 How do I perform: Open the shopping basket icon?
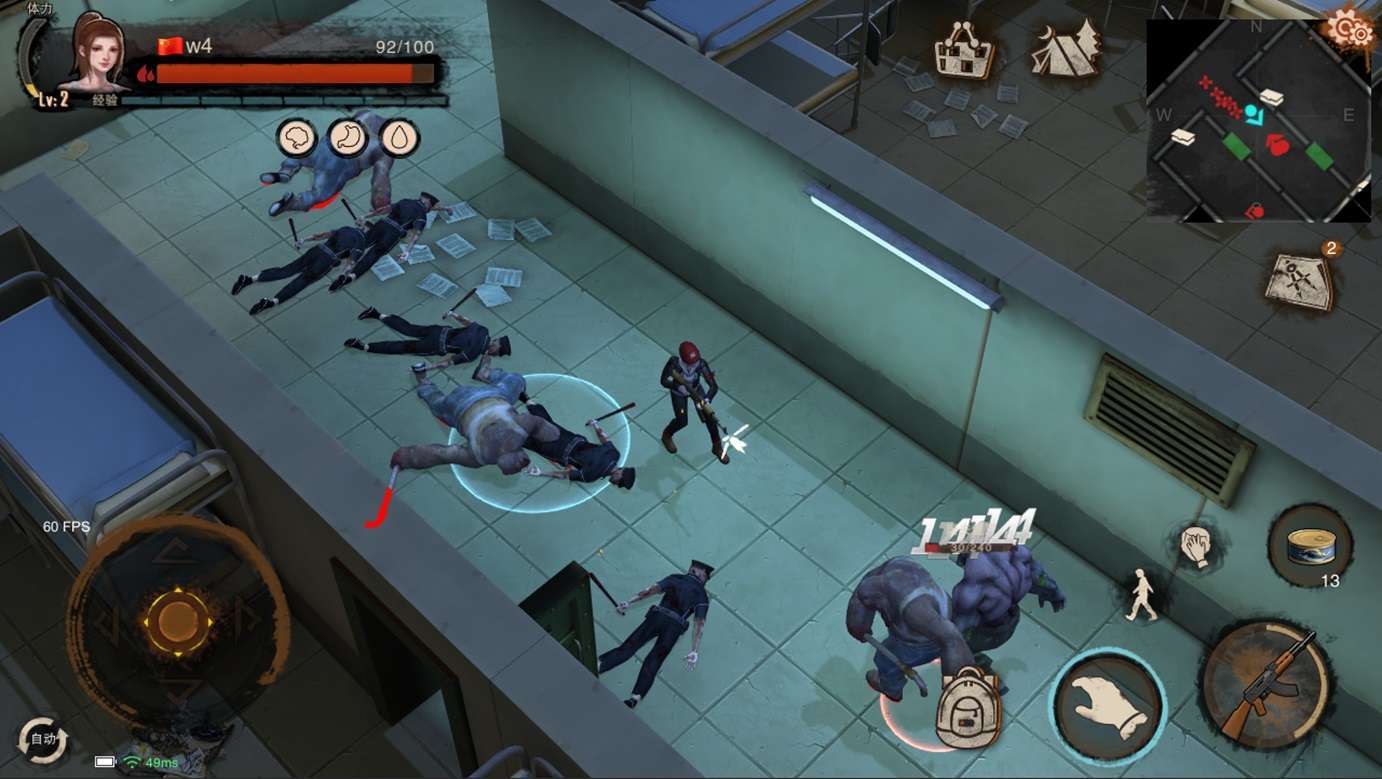[x=964, y=50]
